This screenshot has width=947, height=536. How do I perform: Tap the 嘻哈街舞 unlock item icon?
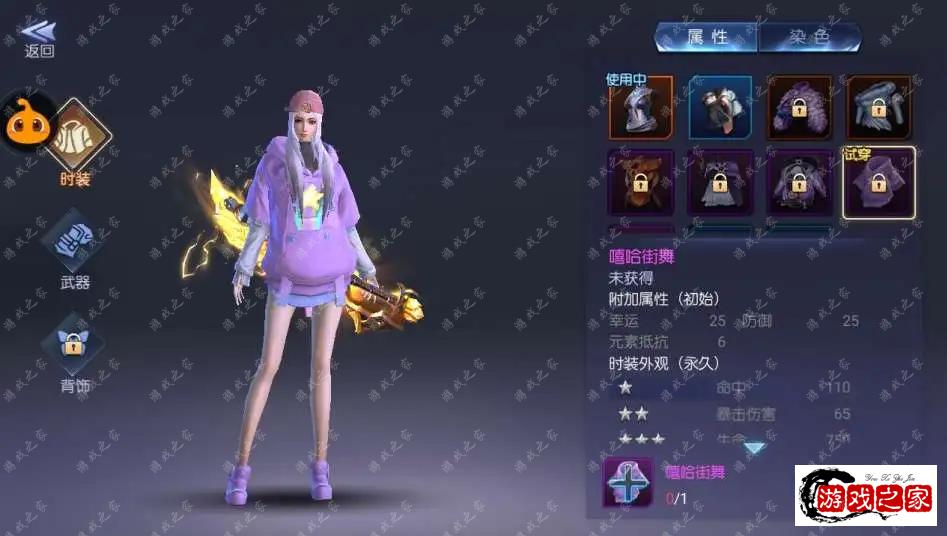628,481
